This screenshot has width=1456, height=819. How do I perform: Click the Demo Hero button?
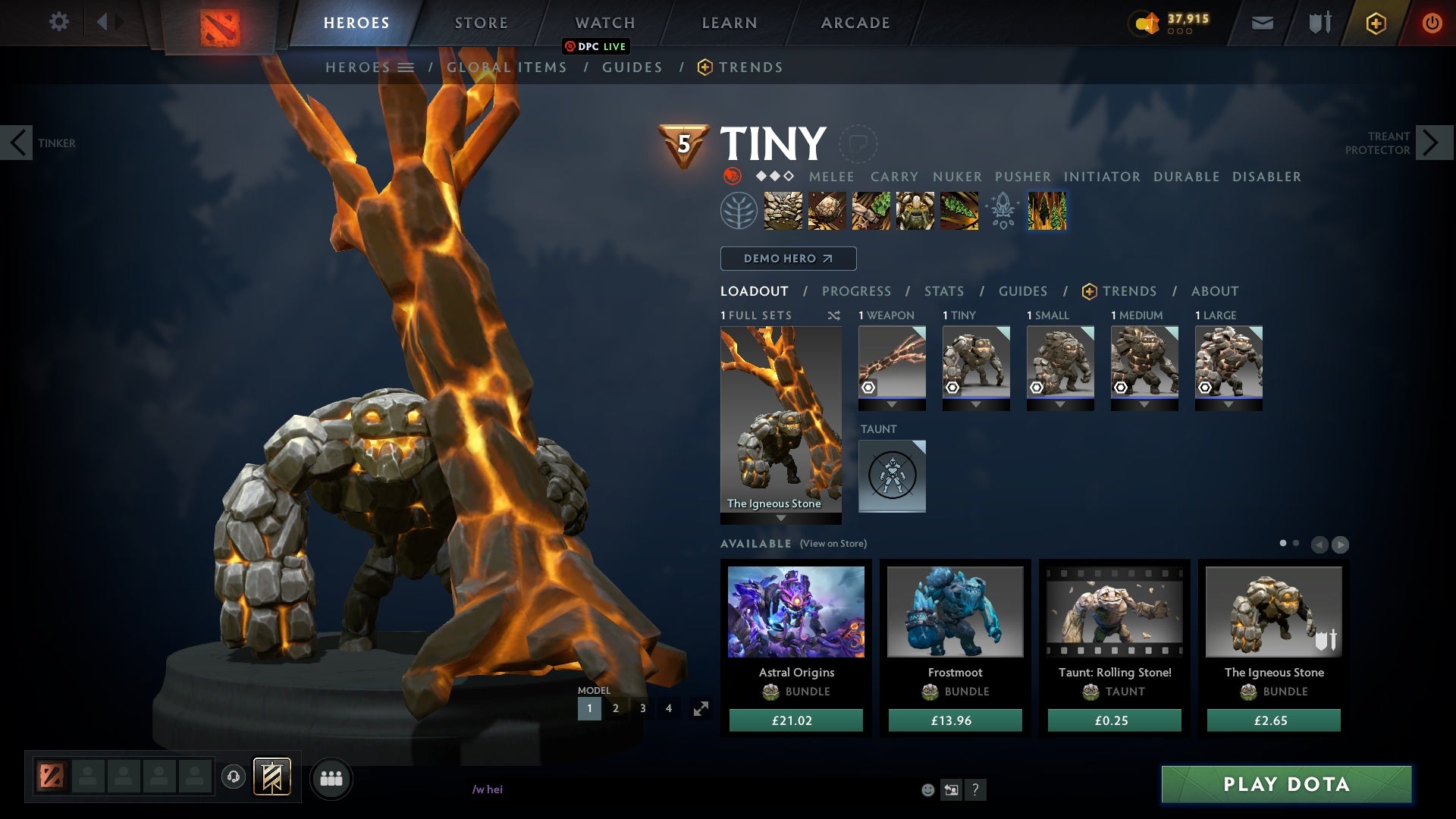click(787, 259)
